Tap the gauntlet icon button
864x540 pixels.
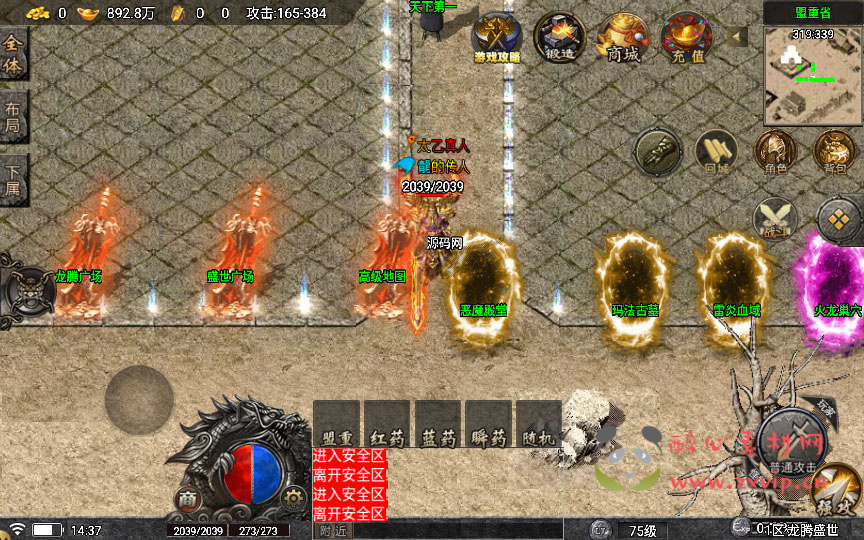click(658, 152)
